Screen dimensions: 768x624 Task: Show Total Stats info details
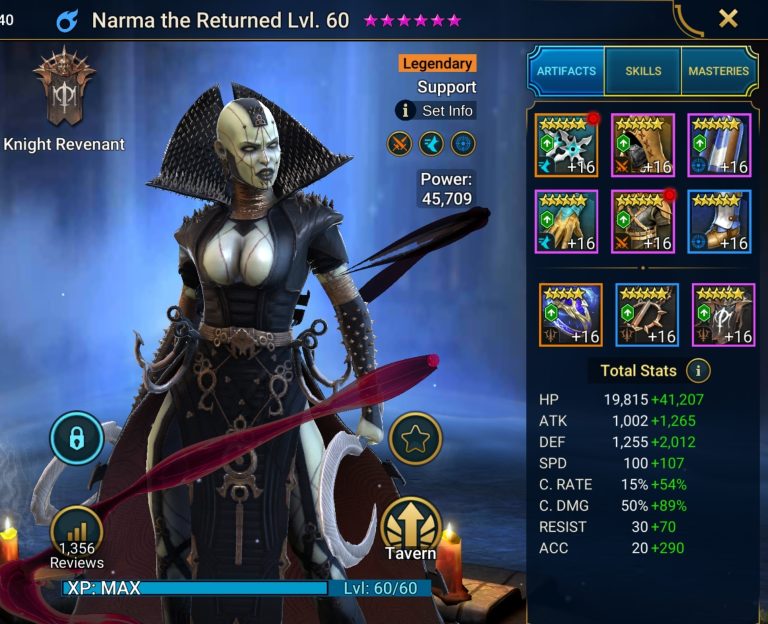(698, 371)
